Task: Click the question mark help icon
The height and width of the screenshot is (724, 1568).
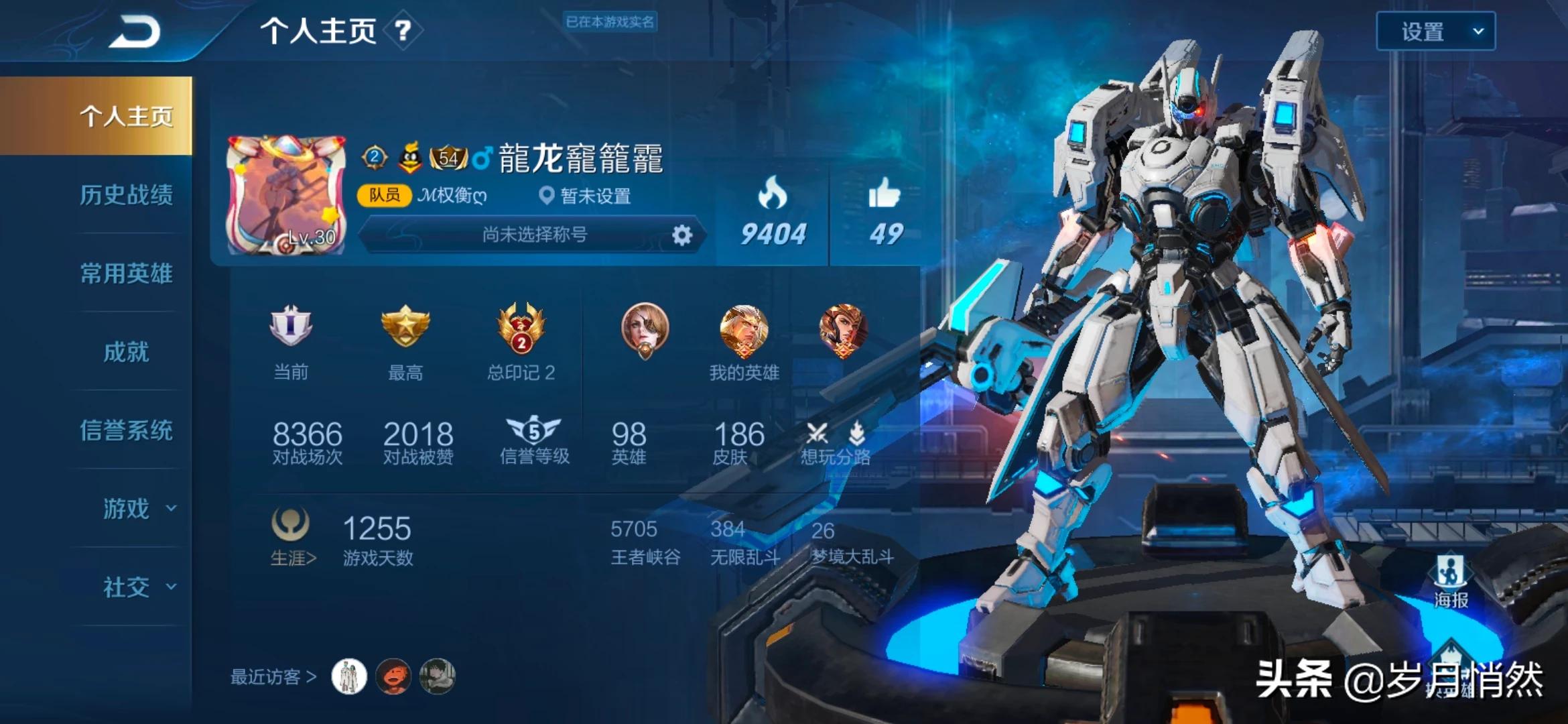Action: pyautogui.click(x=403, y=31)
